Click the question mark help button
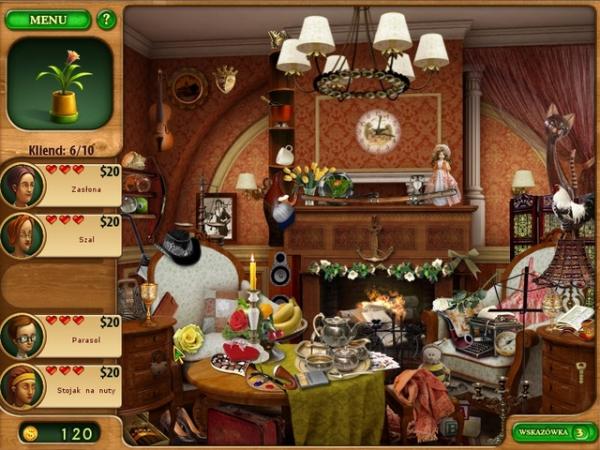Screen dimensions: 600x450 [106, 19]
